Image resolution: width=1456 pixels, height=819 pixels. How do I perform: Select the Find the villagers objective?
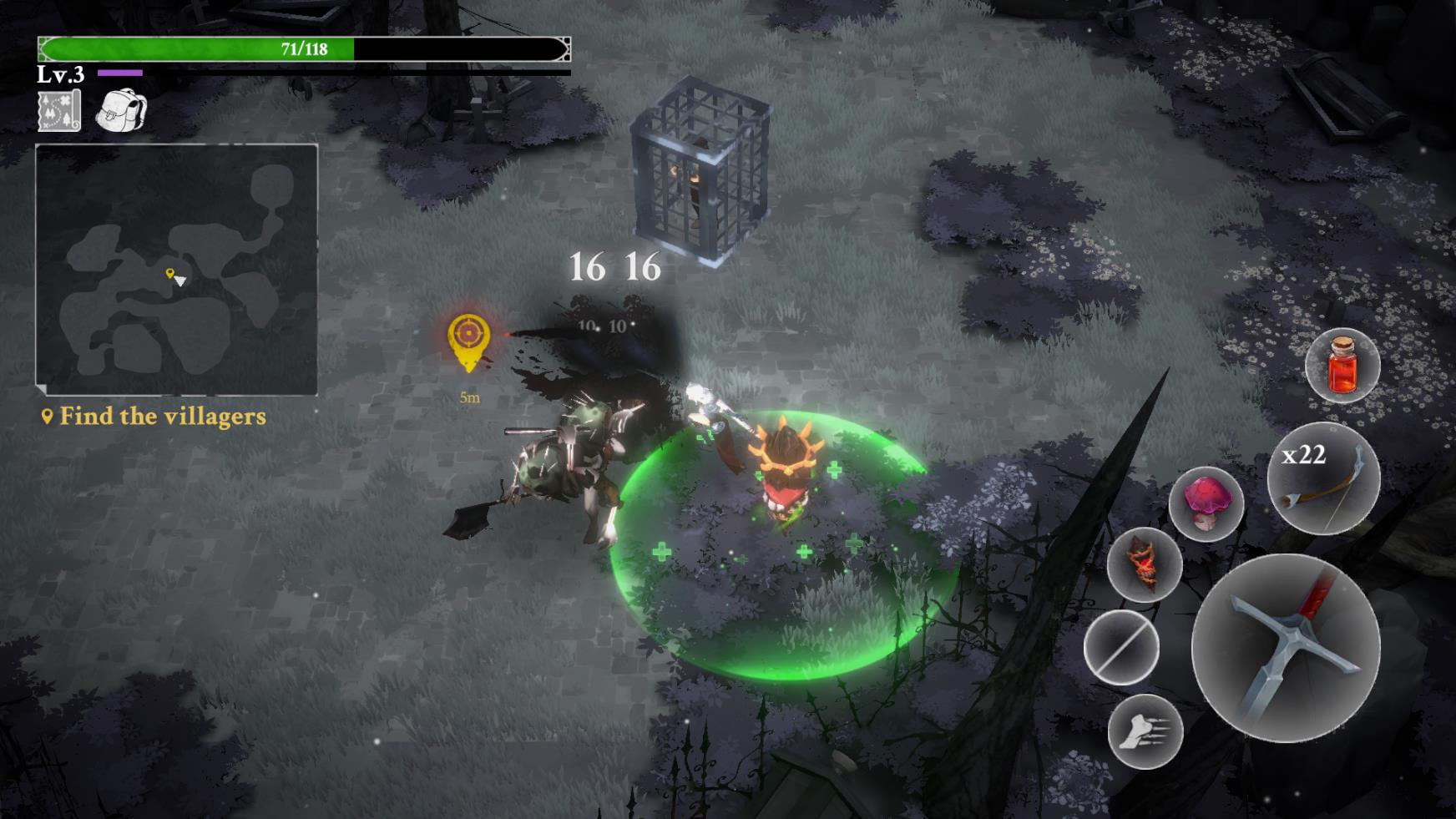(x=154, y=416)
